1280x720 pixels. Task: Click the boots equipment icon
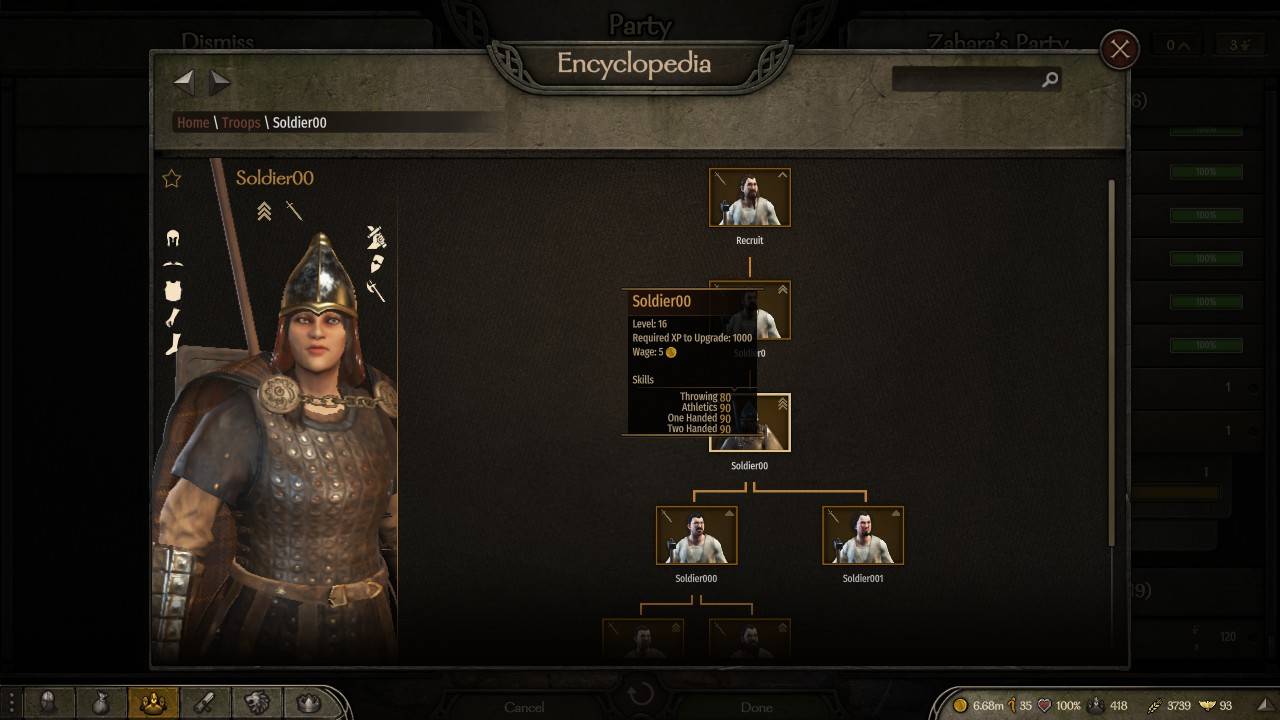coord(173,344)
